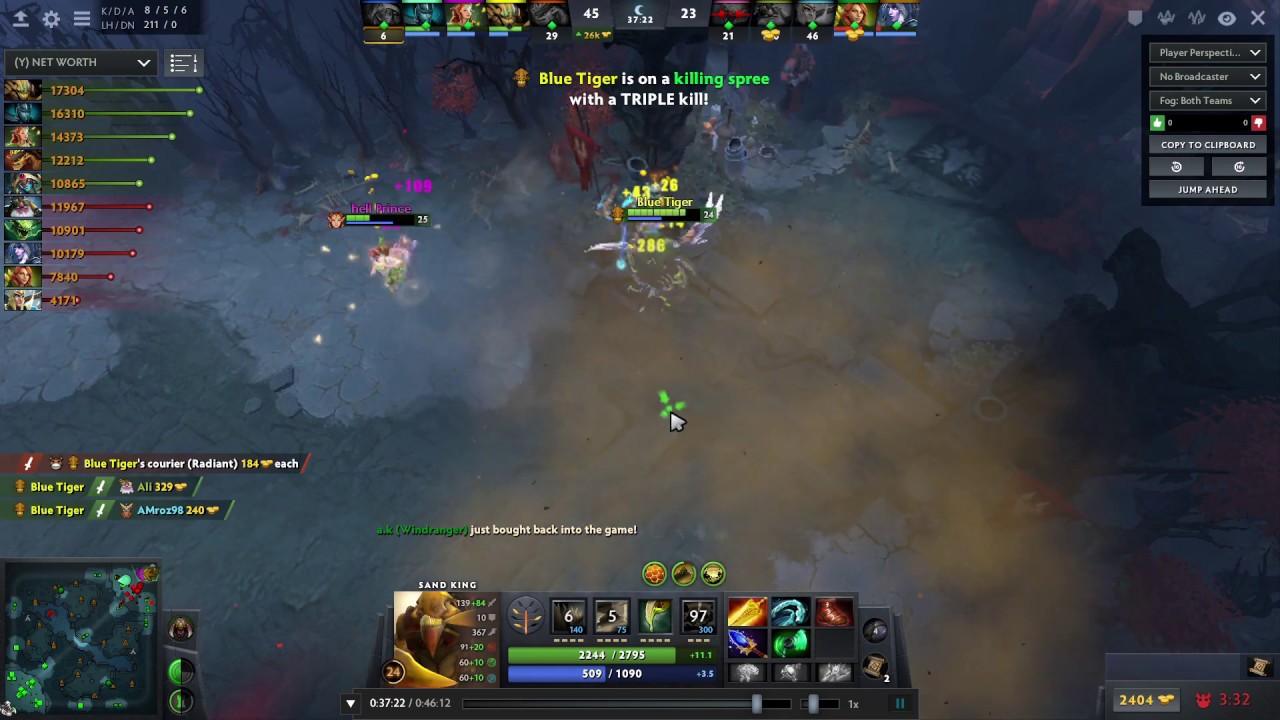Give the replay a thumbs down
This screenshot has height=720, width=1280.
[1258, 123]
